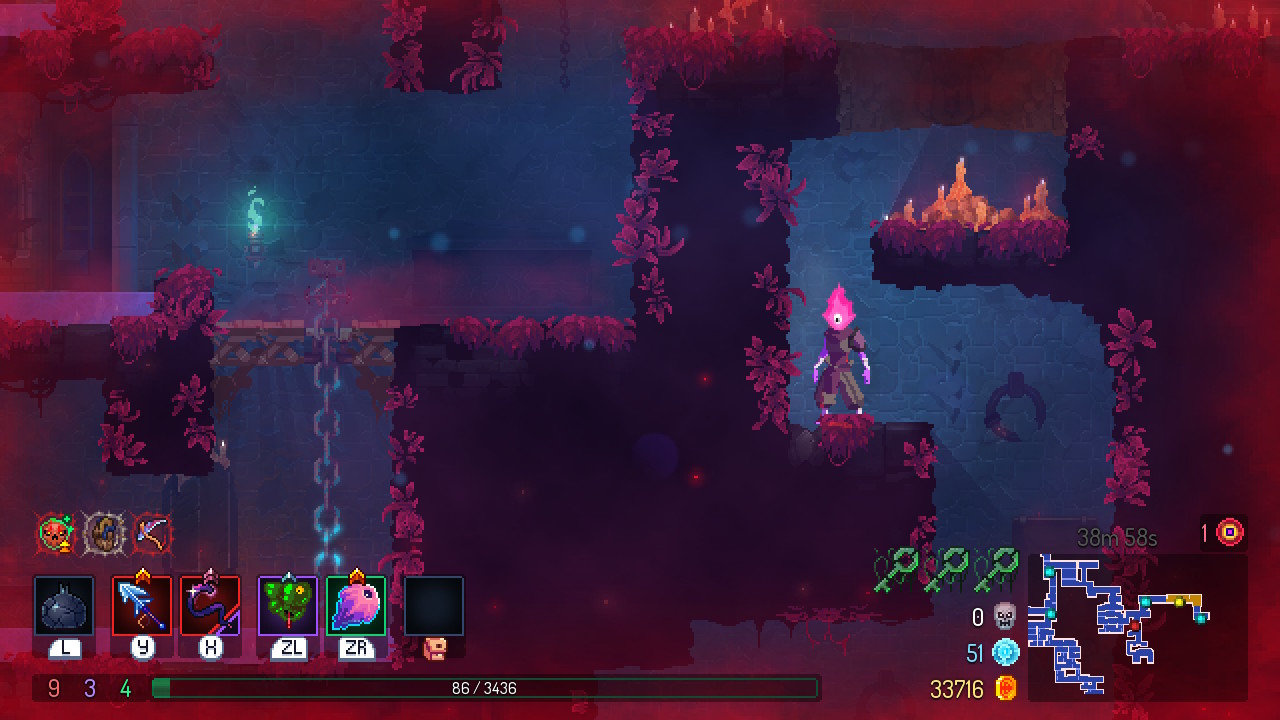Click the grey skull kill-streak icon

point(1005,616)
